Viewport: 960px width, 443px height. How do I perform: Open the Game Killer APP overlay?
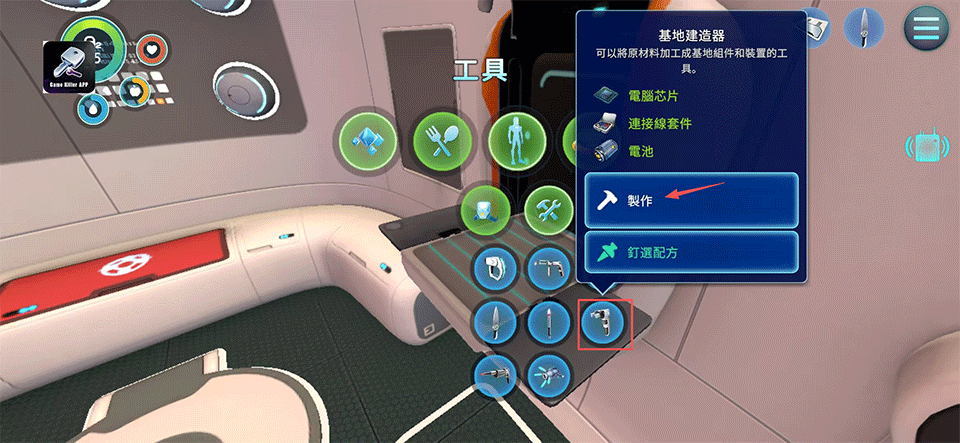[x=69, y=67]
